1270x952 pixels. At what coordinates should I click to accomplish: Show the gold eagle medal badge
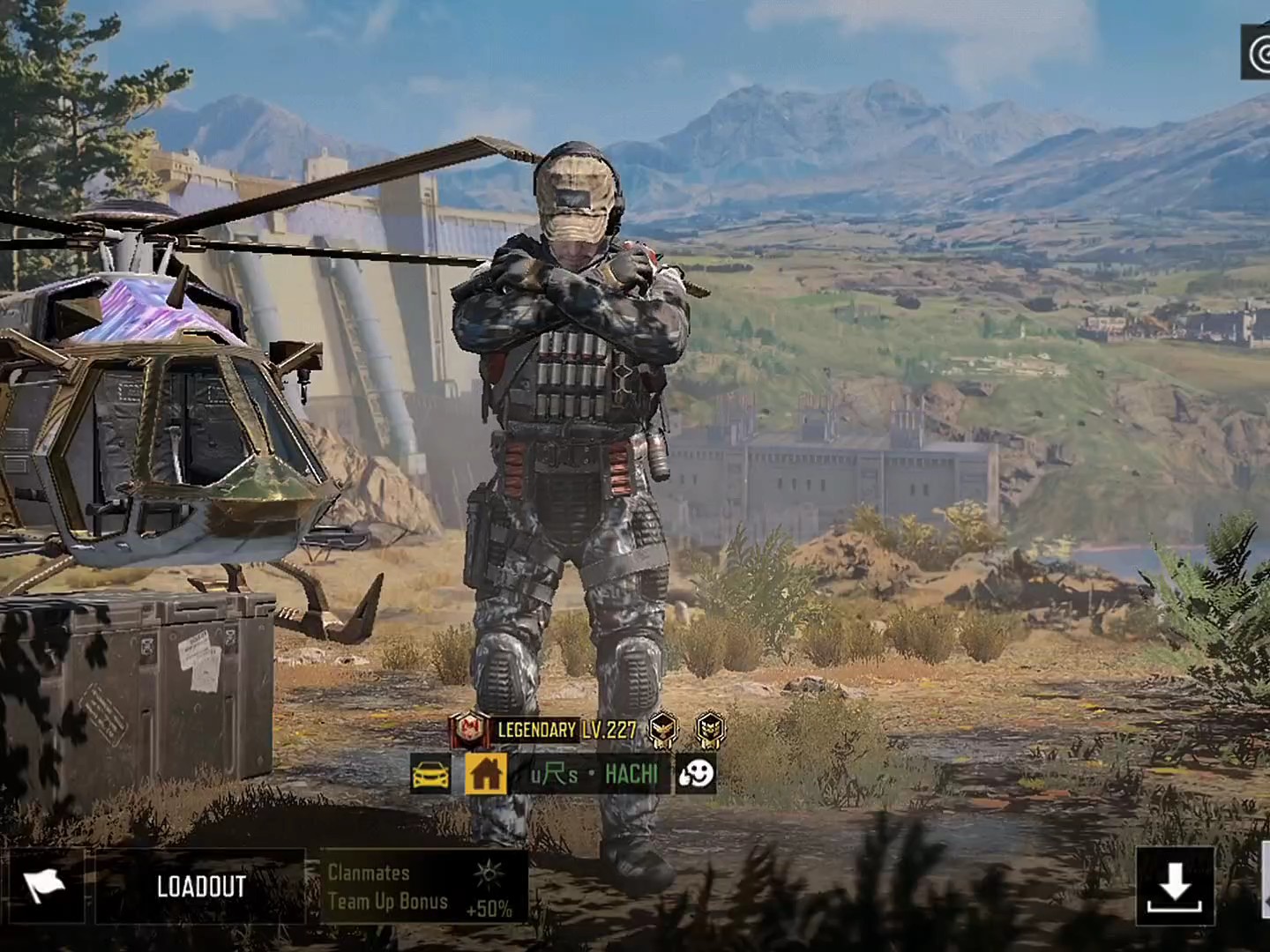(x=663, y=729)
